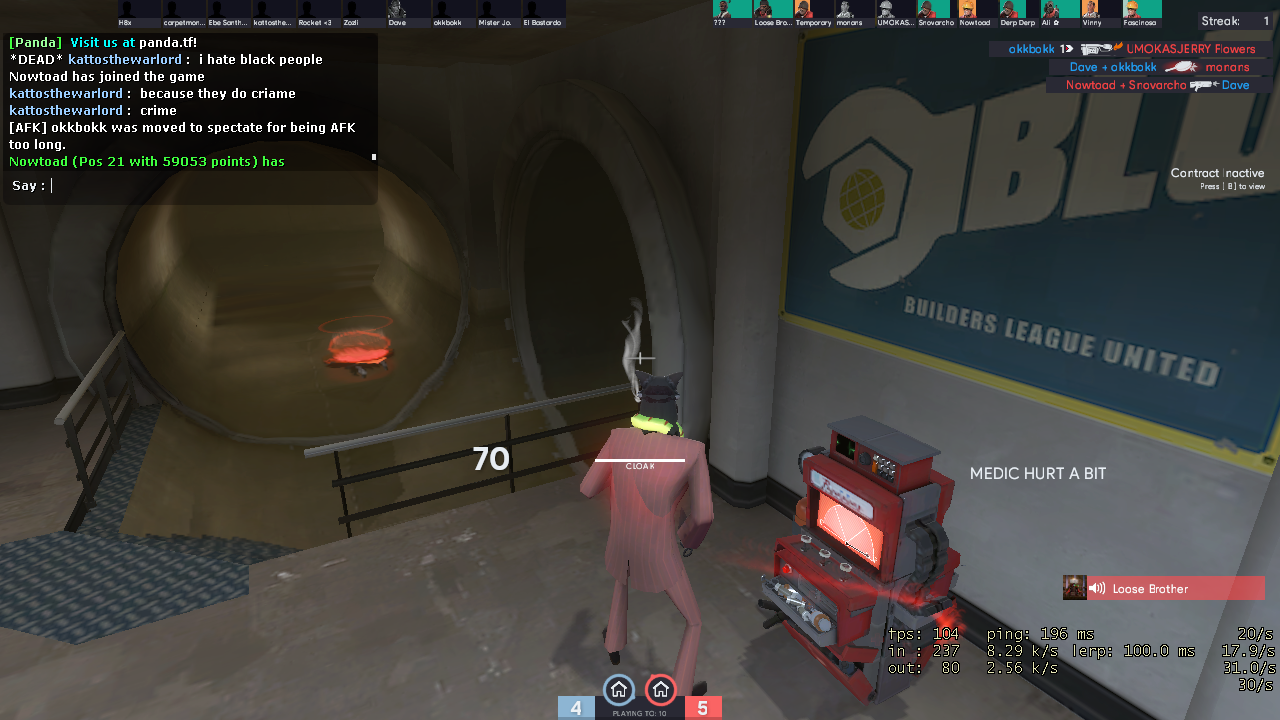Image resolution: width=1280 pixels, height=720 pixels.
Task: Click the BLU control point icon
Action: tap(619, 689)
